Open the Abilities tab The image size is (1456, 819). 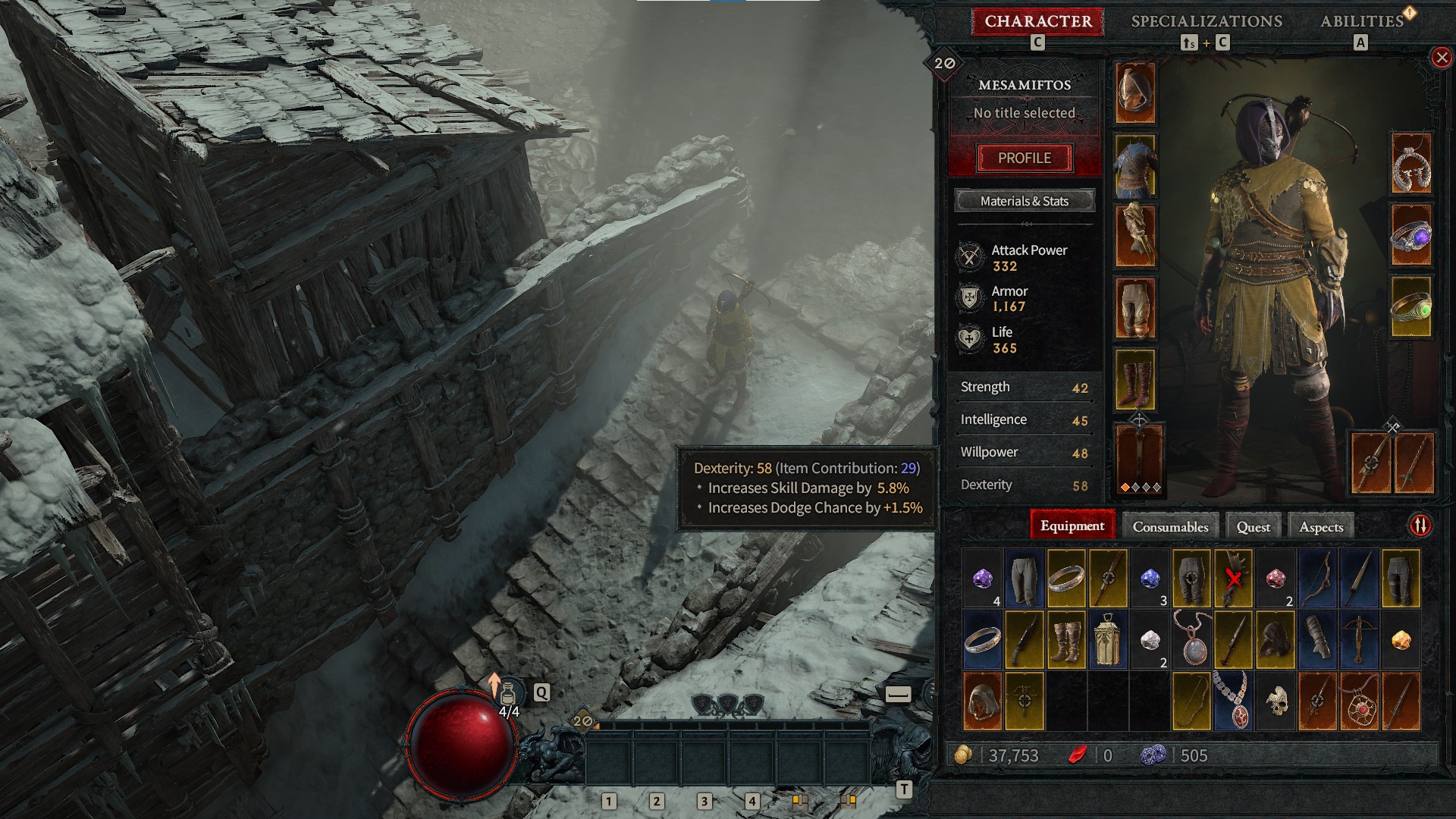point(1363,21)
